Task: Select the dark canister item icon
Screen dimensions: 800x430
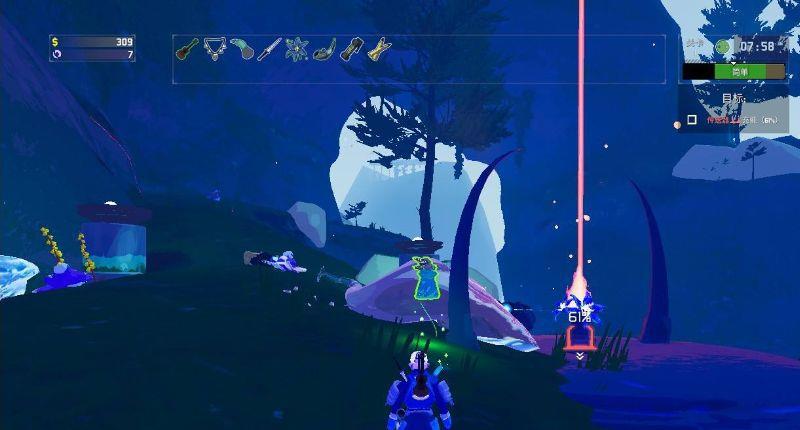Action: tap(349, 49)
